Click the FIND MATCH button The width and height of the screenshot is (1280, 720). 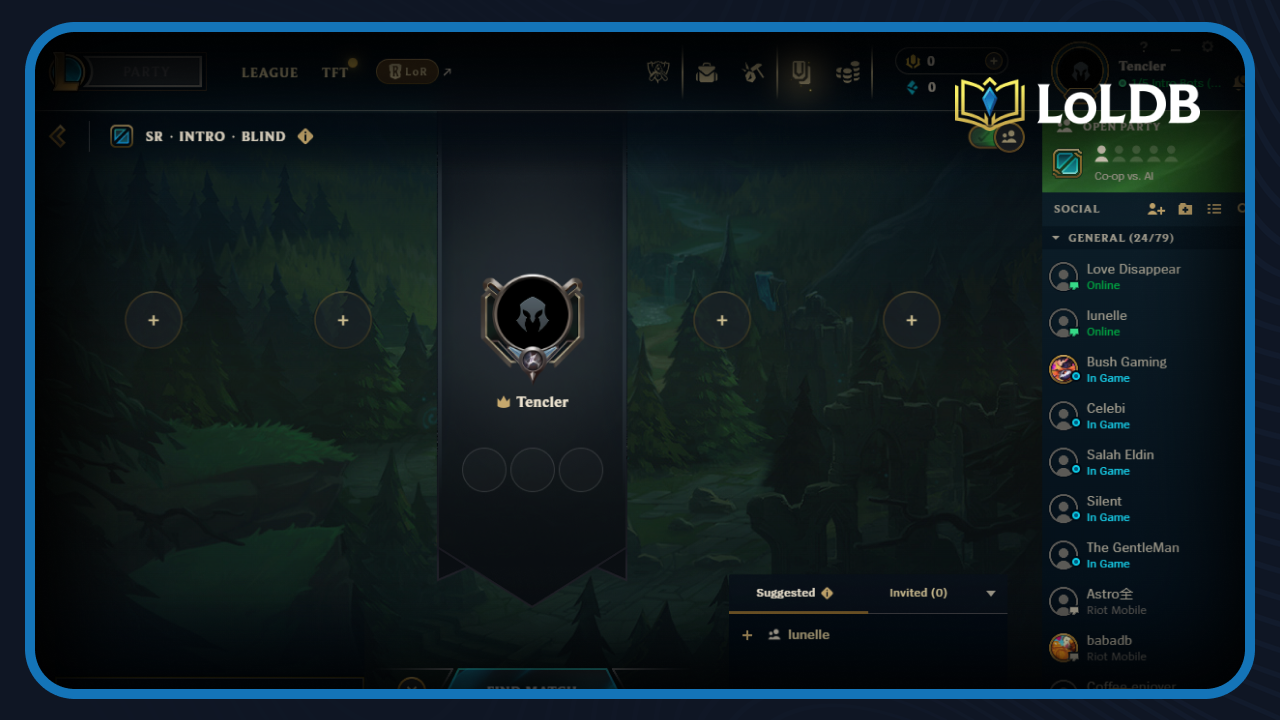[x=533, y=689]
